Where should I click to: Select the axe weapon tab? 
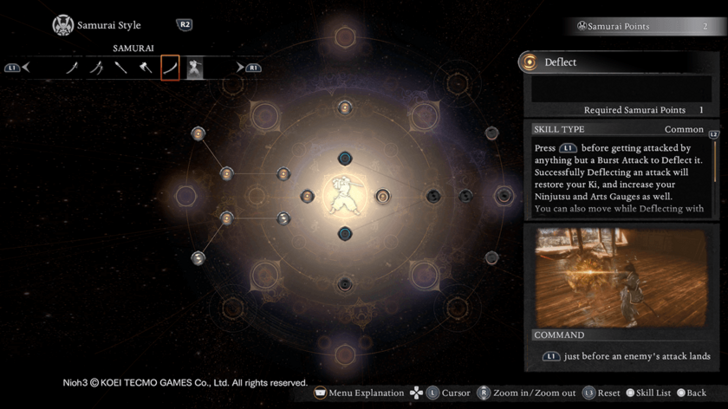[146, 68]
